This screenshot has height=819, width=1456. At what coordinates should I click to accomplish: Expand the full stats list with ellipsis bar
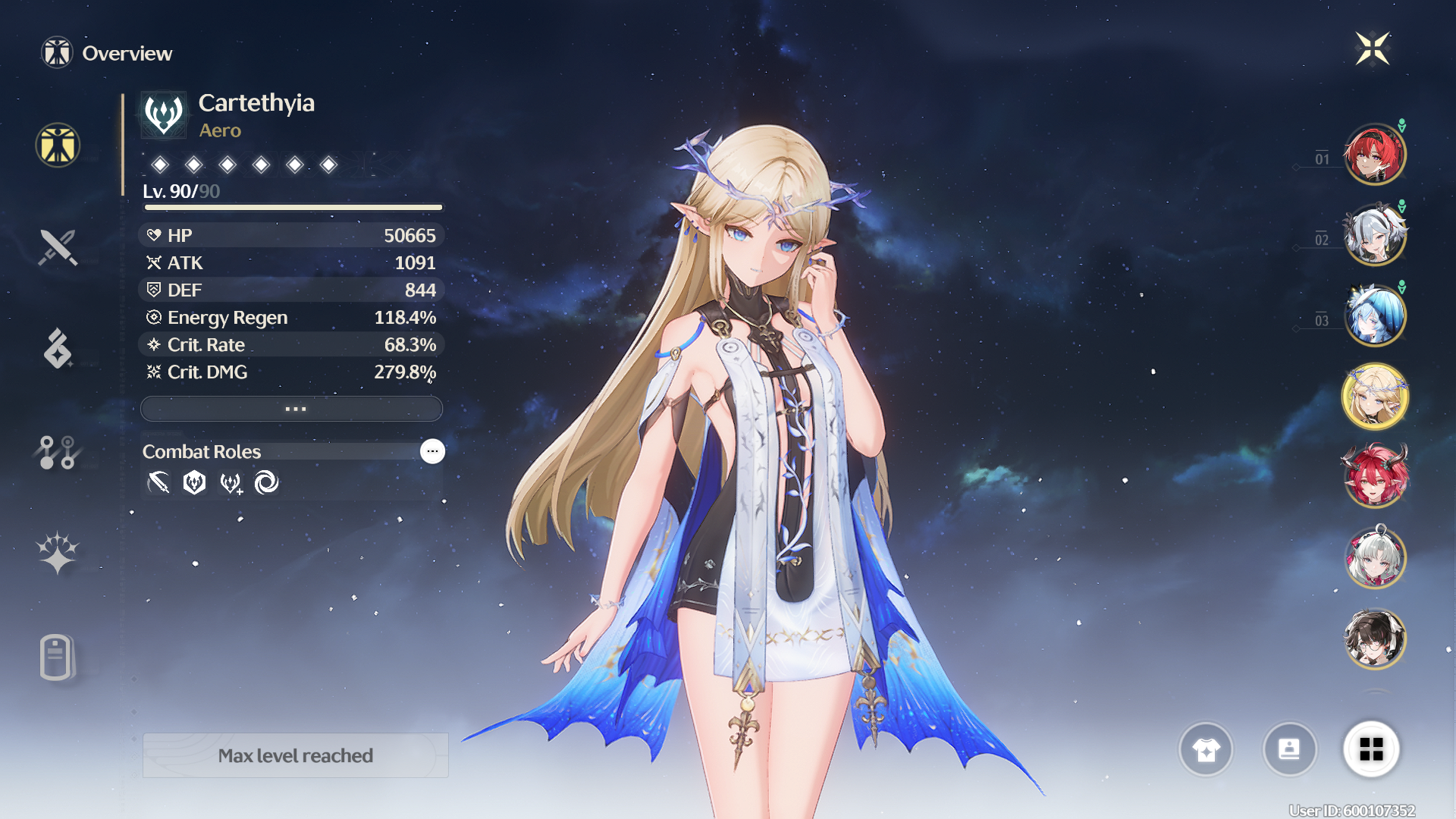[292, 409]
